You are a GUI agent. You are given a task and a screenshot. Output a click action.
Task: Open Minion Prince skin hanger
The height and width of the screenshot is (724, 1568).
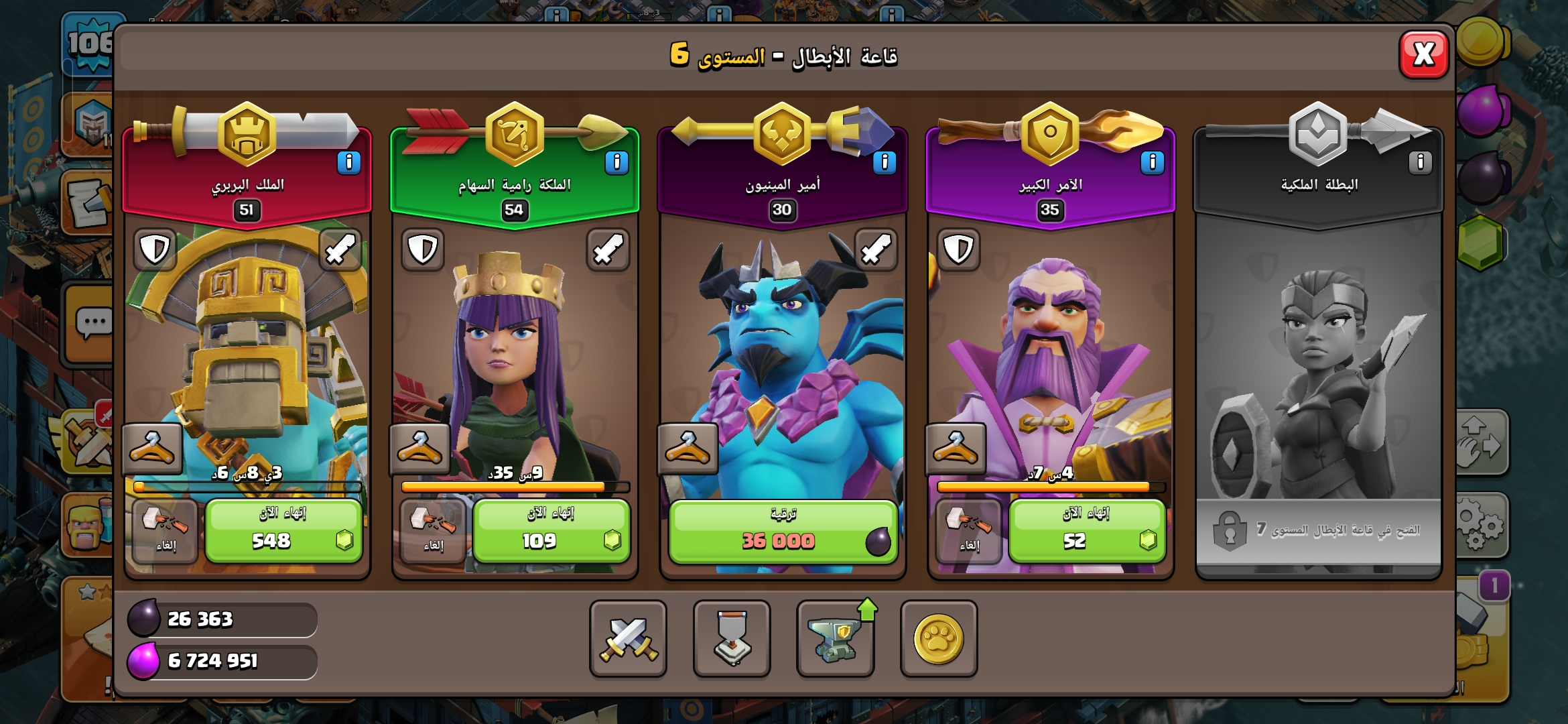(688, 448)
